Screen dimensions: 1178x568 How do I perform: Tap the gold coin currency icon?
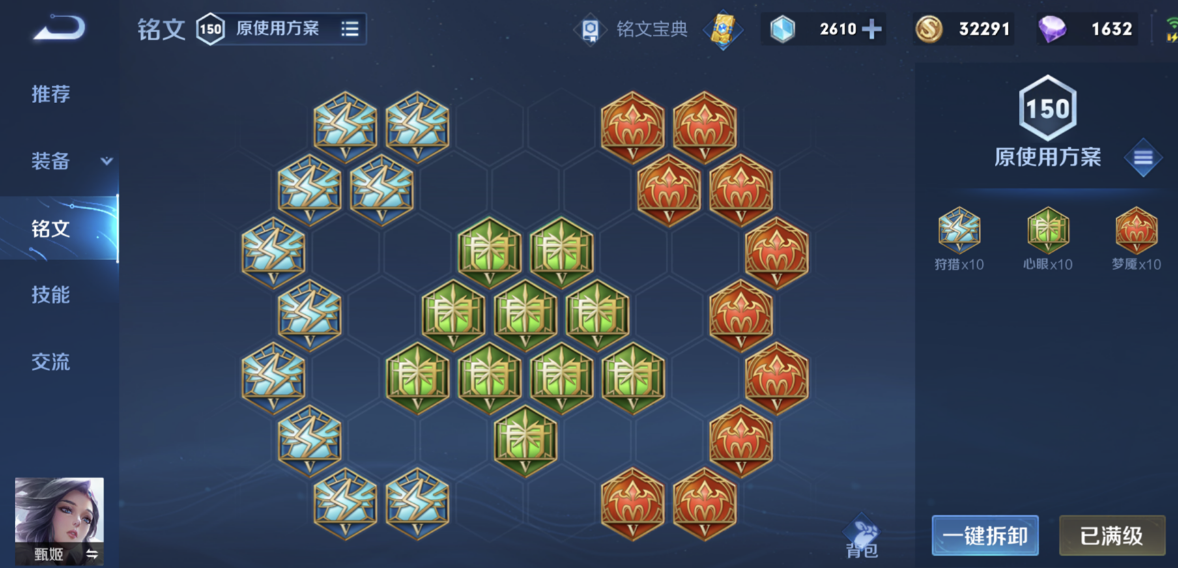coord(929,29)
